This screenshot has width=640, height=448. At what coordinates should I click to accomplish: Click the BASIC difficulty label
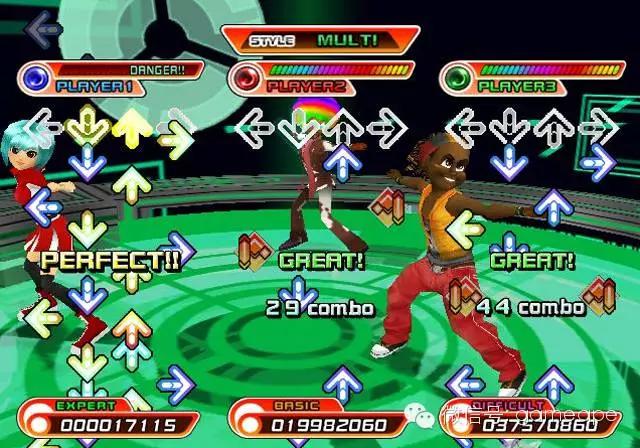click(x=297, y=406)
